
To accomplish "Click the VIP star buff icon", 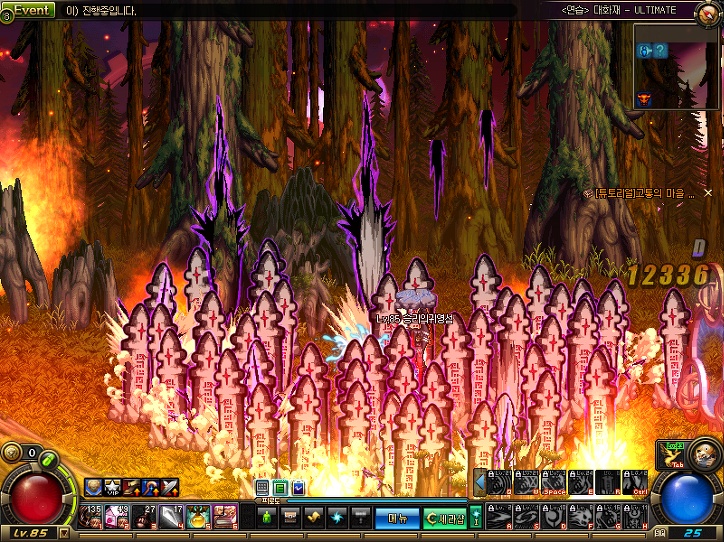I will 112,488.
